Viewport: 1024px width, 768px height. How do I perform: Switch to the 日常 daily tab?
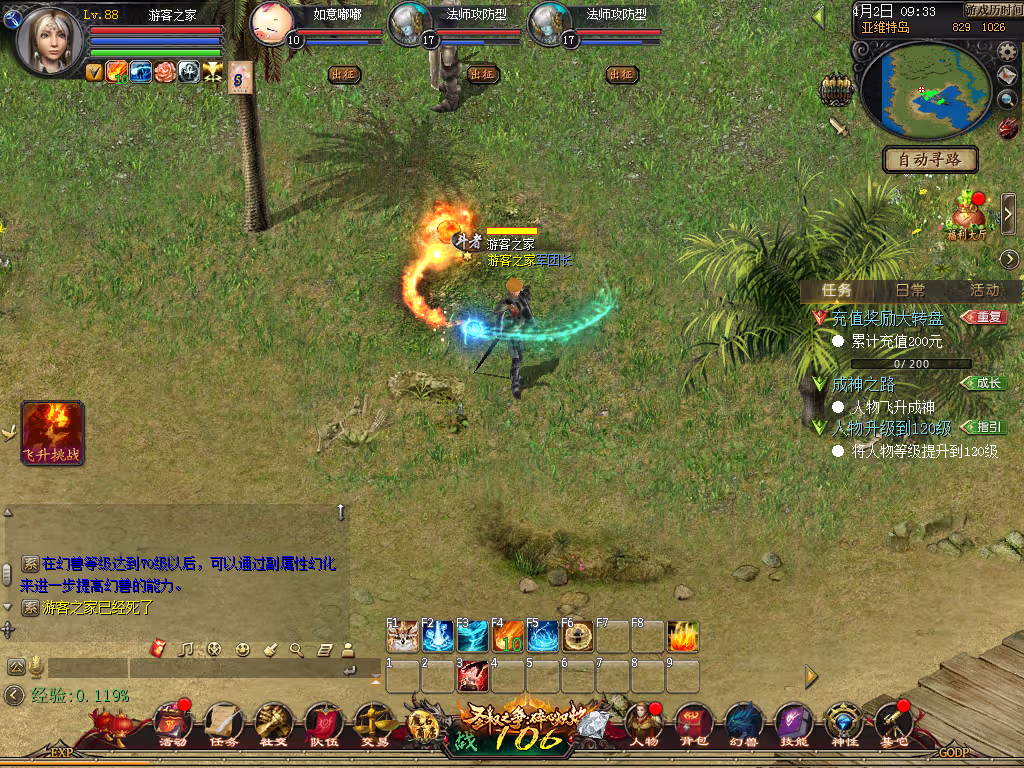(910, 290)
